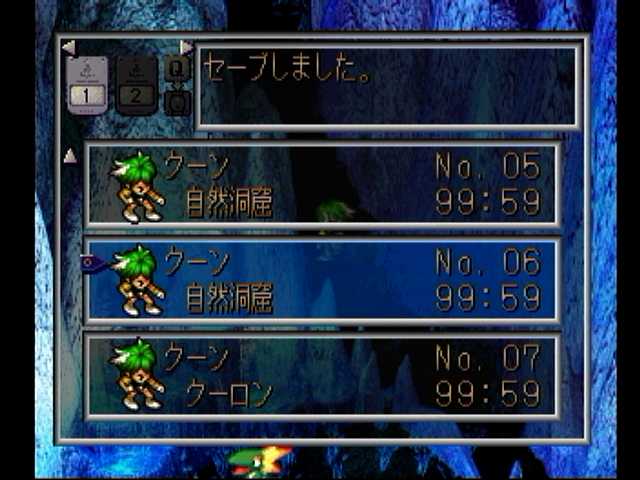The height and width of the screenshot is (480, 640).
Task: Switch to memory card slot 2
Action: (137, 84)
